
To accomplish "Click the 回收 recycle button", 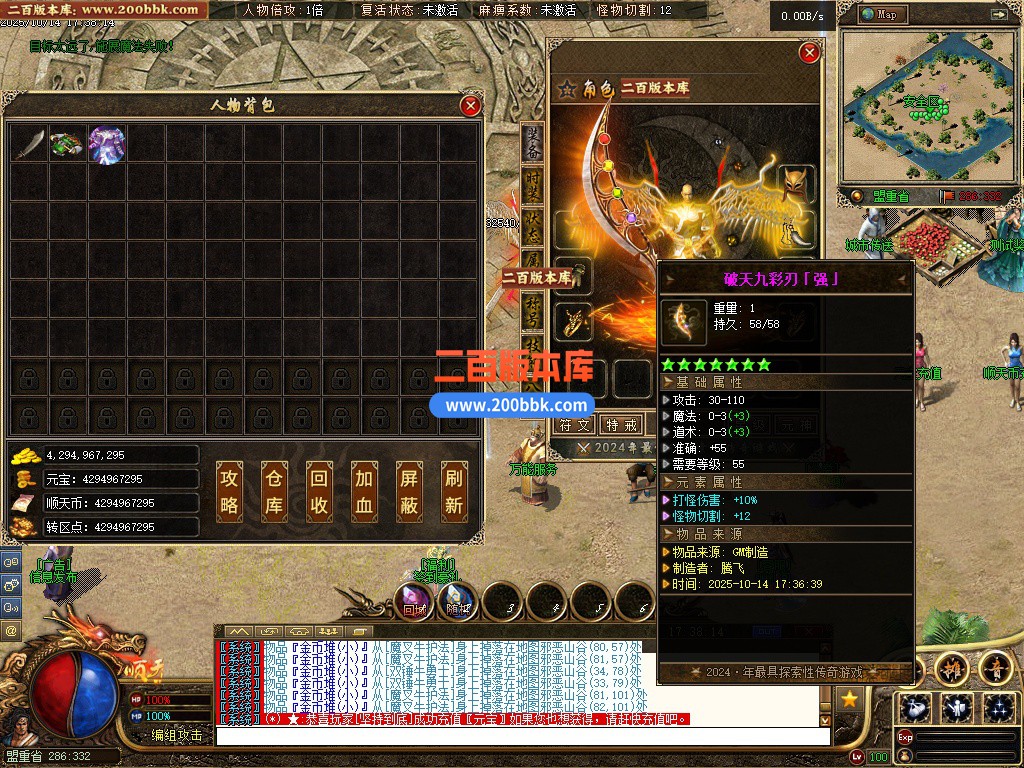I will 318,491.
